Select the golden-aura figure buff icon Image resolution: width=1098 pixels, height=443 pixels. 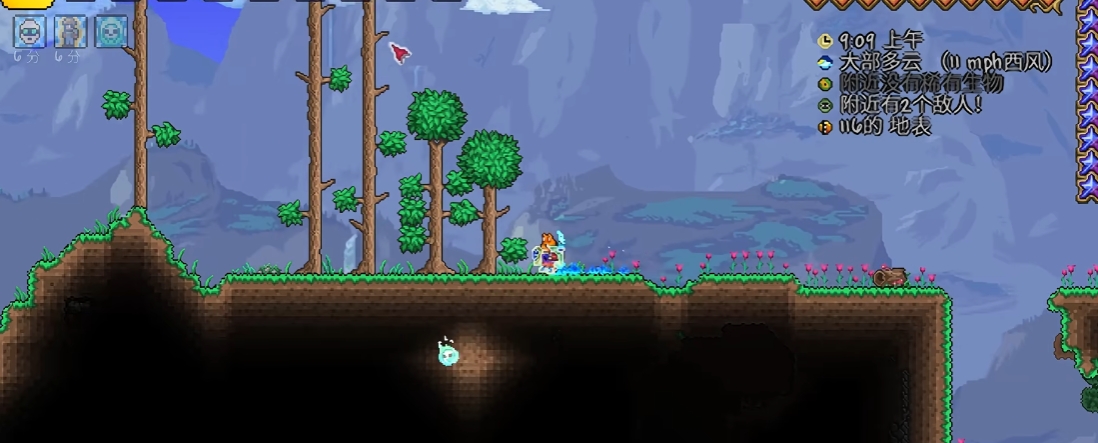click(70, 32)
